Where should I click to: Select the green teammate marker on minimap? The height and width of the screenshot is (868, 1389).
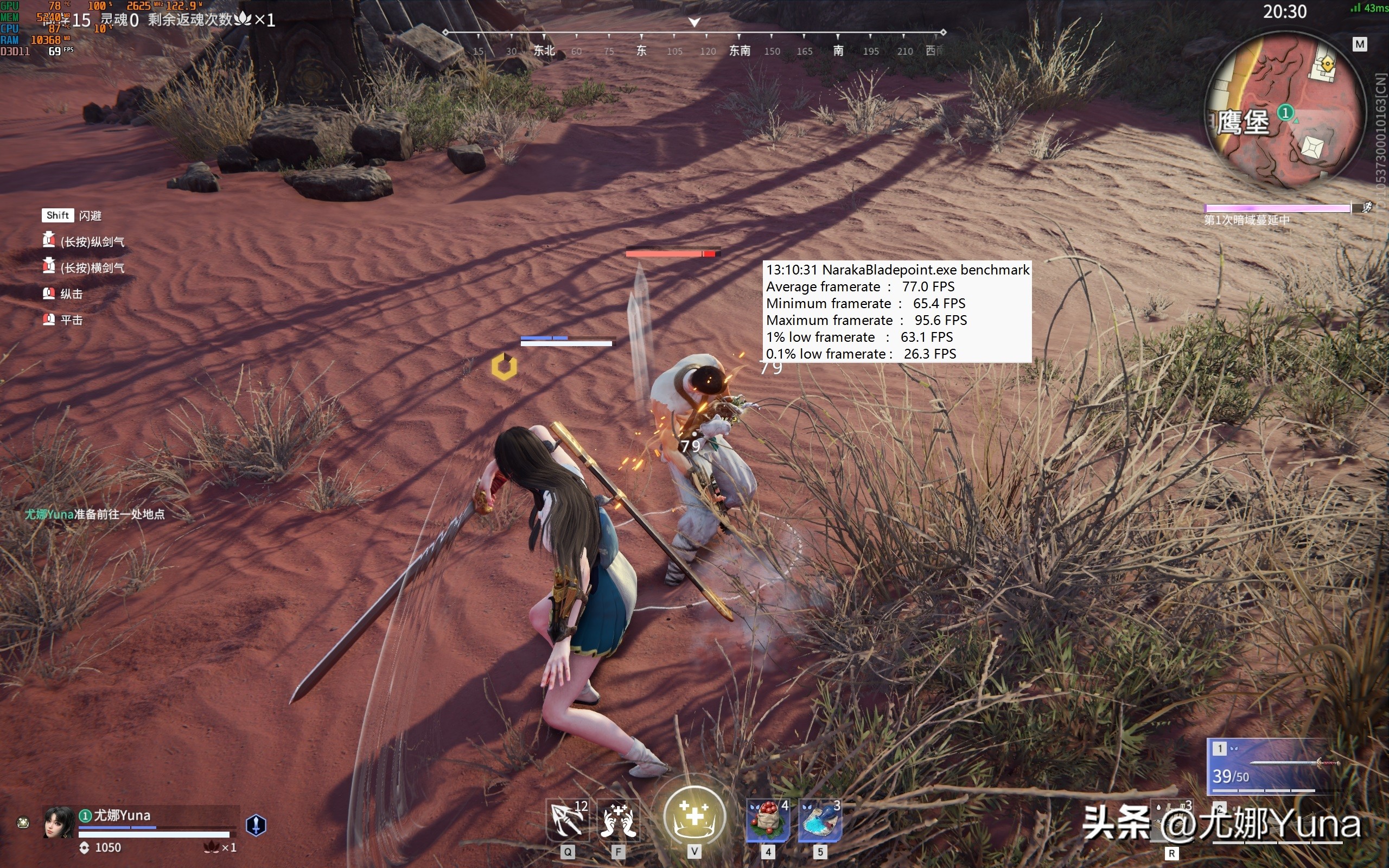[1285, 112]
